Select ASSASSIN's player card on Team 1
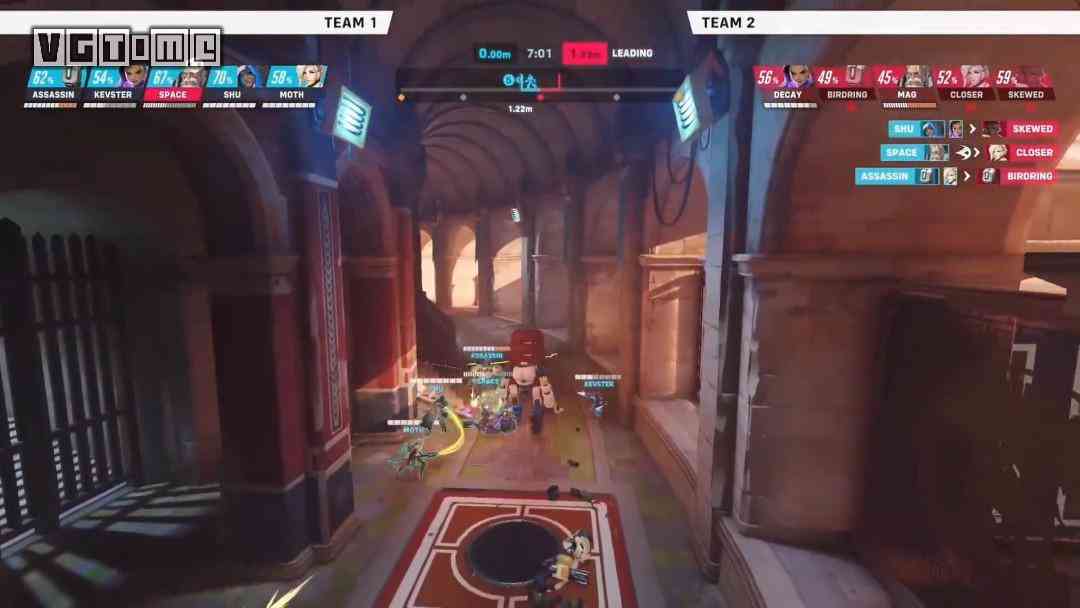 coord(52,85)
